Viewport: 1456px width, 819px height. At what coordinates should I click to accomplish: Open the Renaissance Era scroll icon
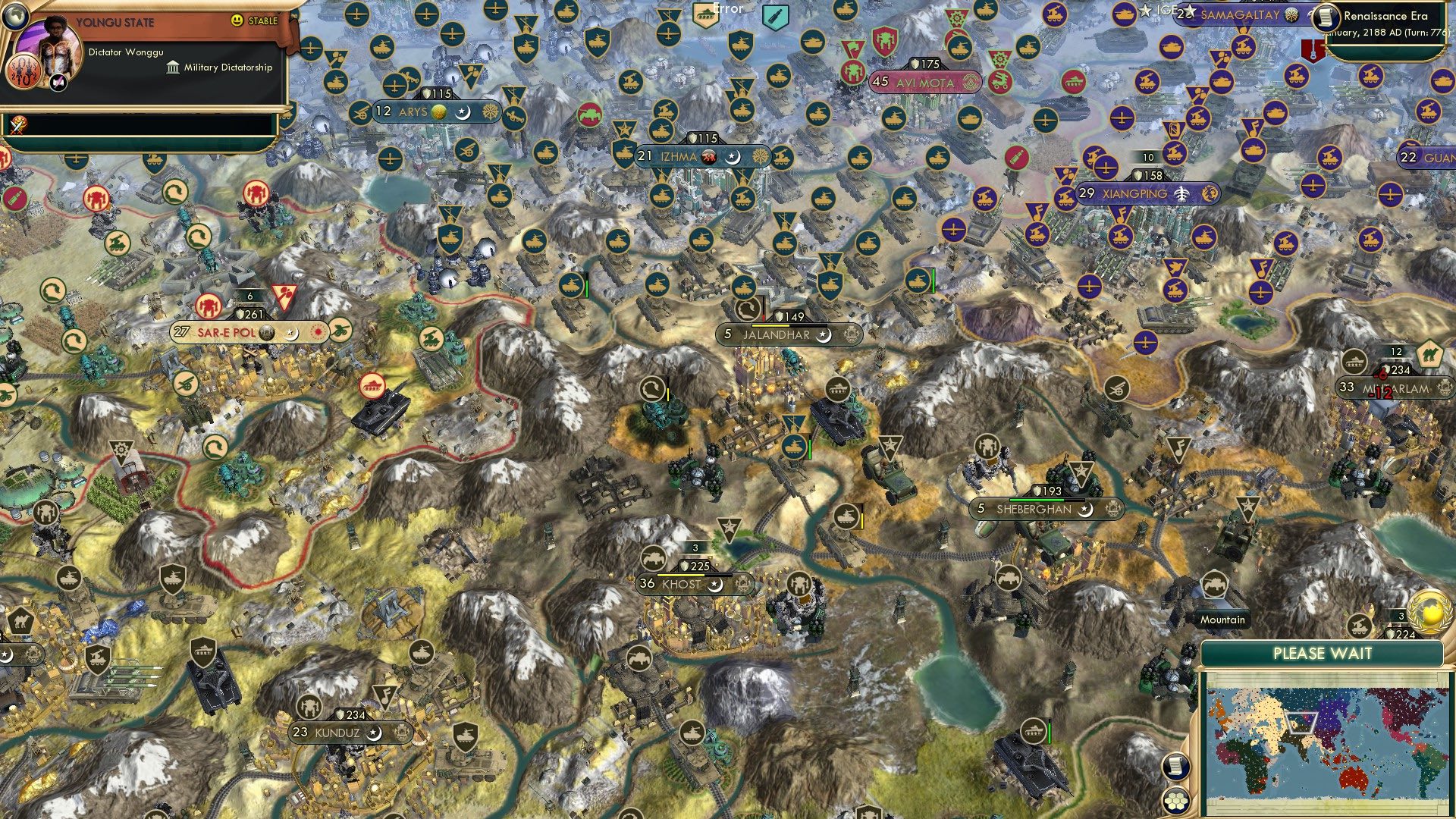coord(1326,17)
